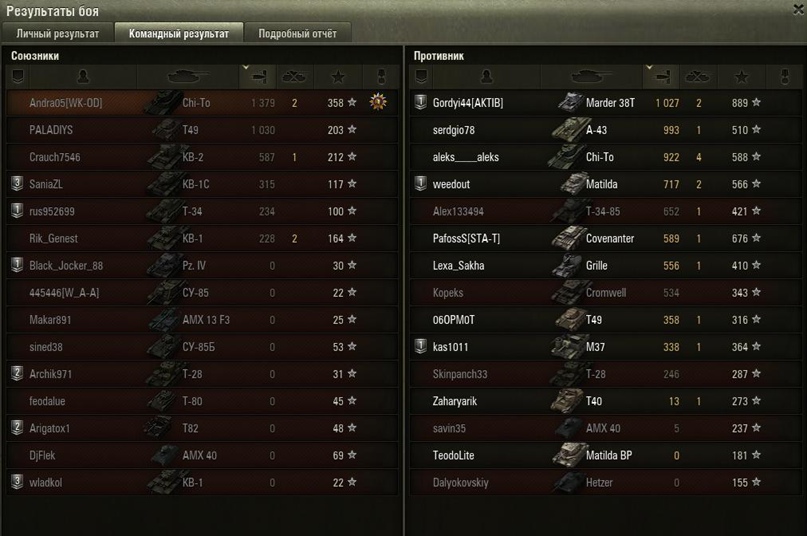Pick ally Black_Jocker_88 on Pz. IV
The height and width of the screenshot is (536, 807).
(66, 266)
